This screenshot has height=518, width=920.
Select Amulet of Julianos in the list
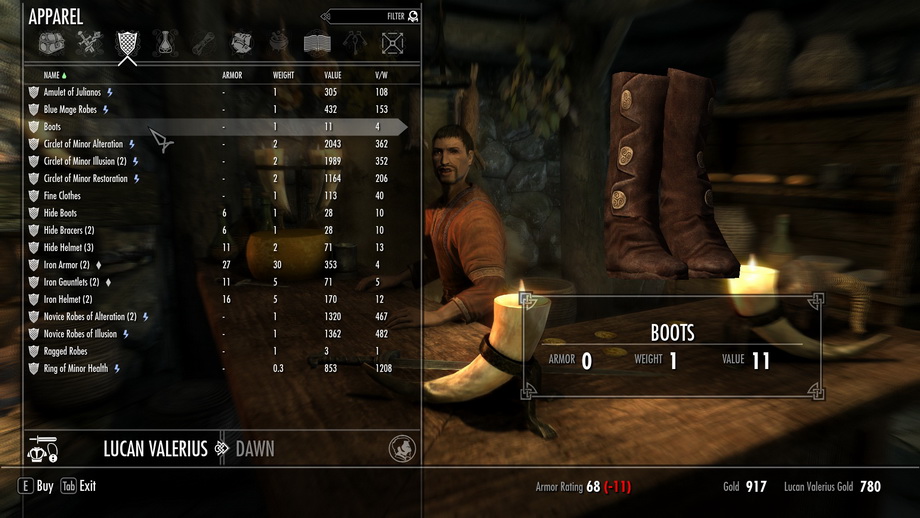tap(73, 92)
